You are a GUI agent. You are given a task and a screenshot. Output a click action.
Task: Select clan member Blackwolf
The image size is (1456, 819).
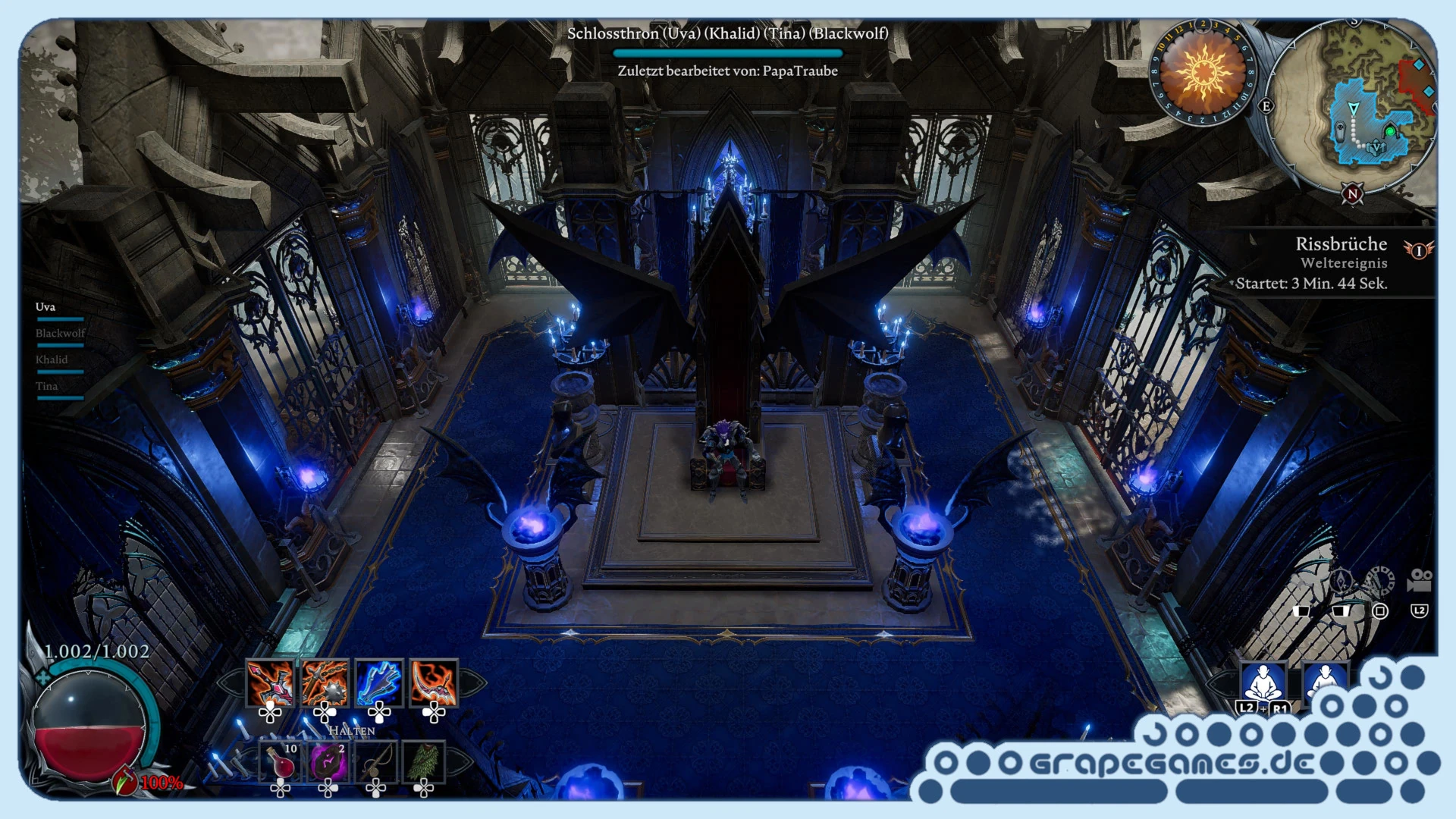60,334
